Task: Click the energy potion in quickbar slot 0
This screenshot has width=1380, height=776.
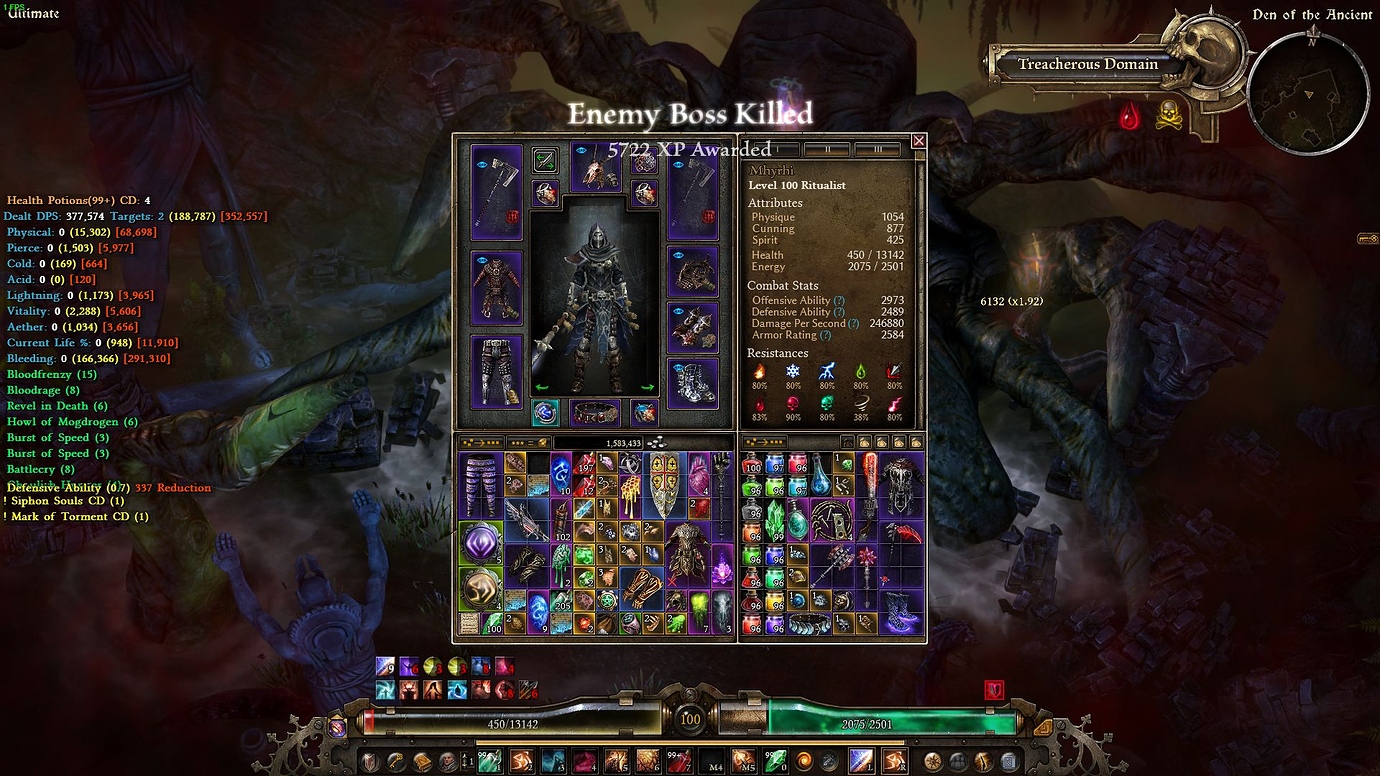Action: 774,760
